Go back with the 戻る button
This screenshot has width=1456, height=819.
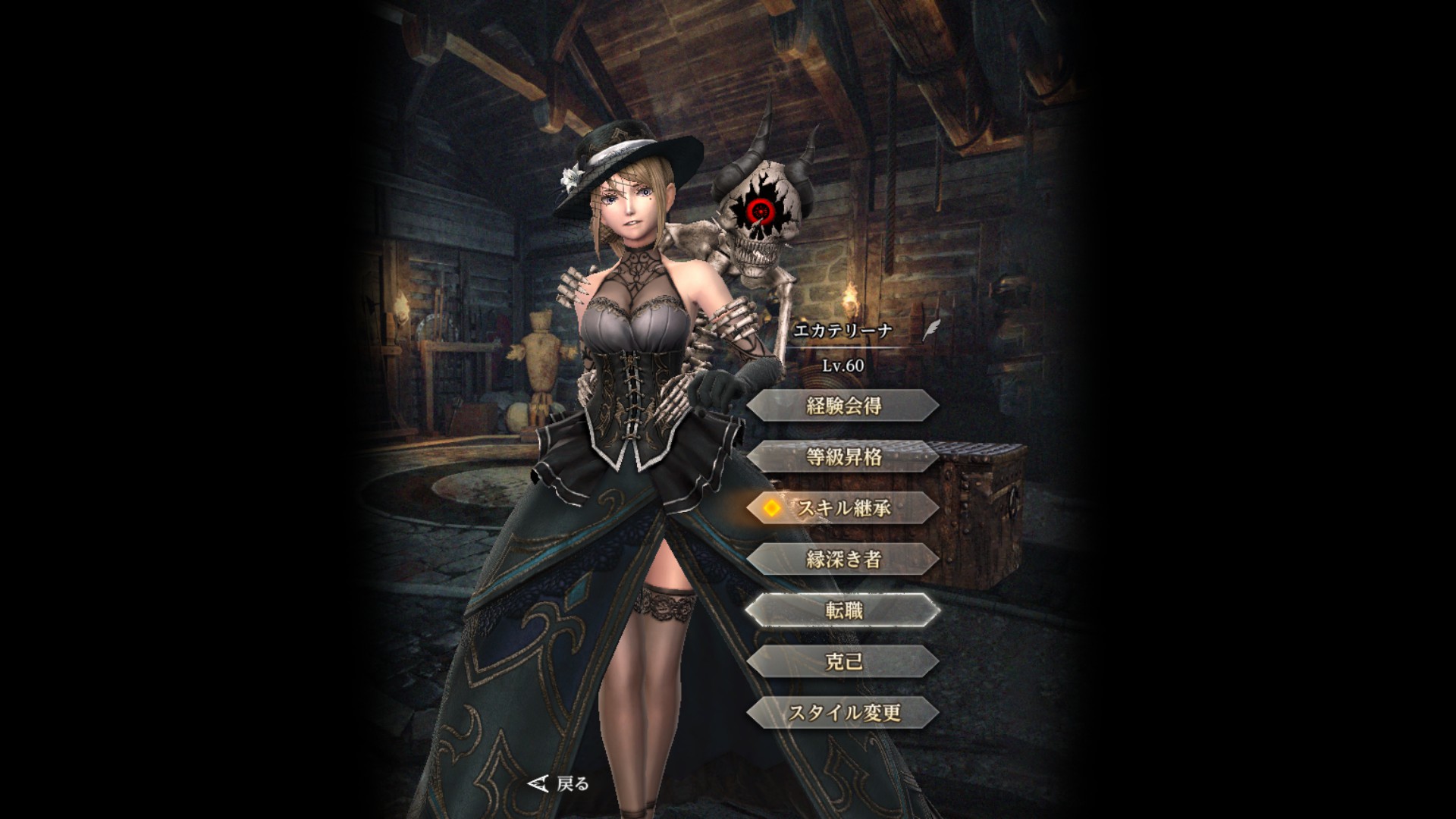coord(560,783)
